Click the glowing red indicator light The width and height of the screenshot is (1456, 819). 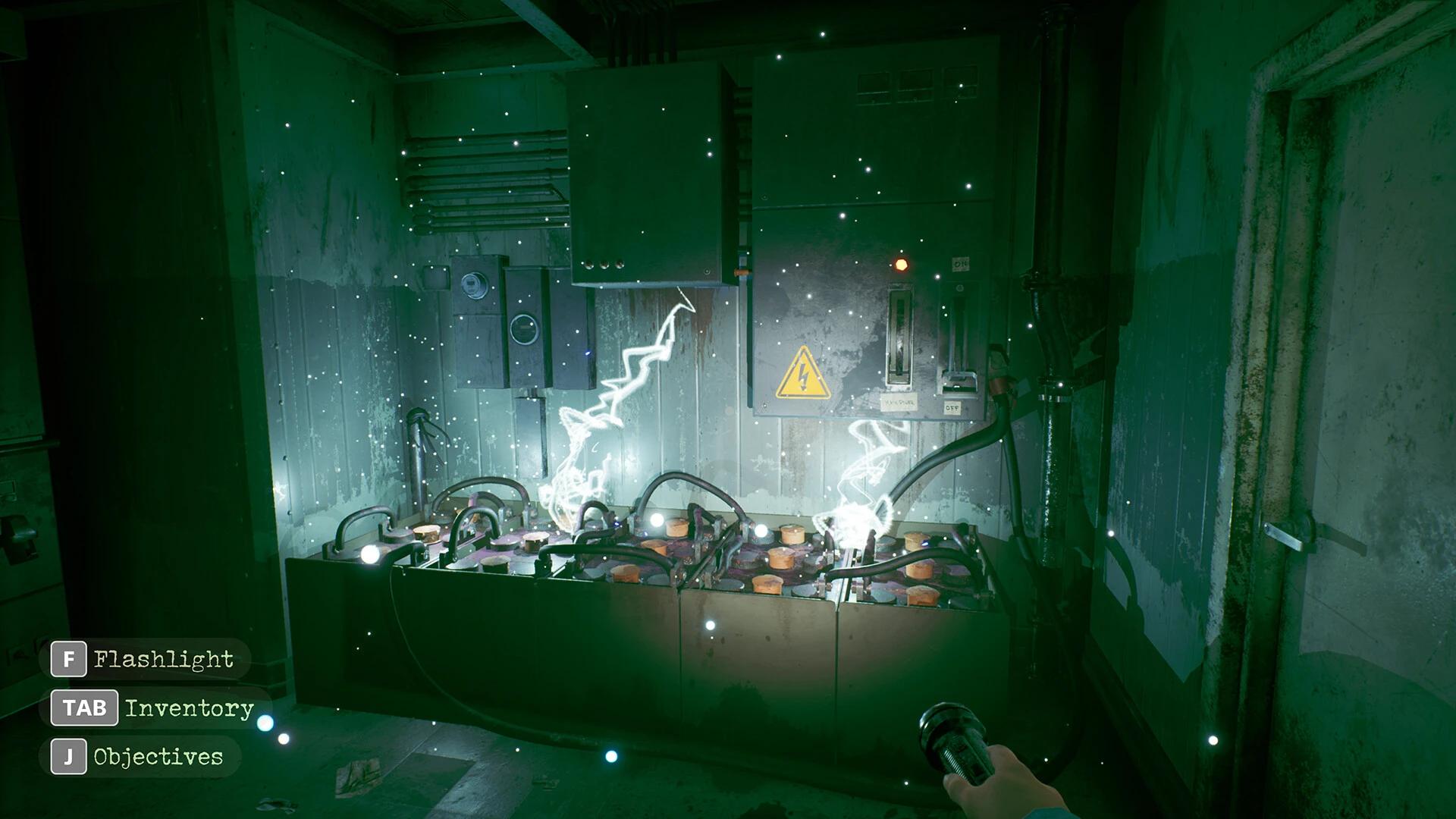(900, 265)
